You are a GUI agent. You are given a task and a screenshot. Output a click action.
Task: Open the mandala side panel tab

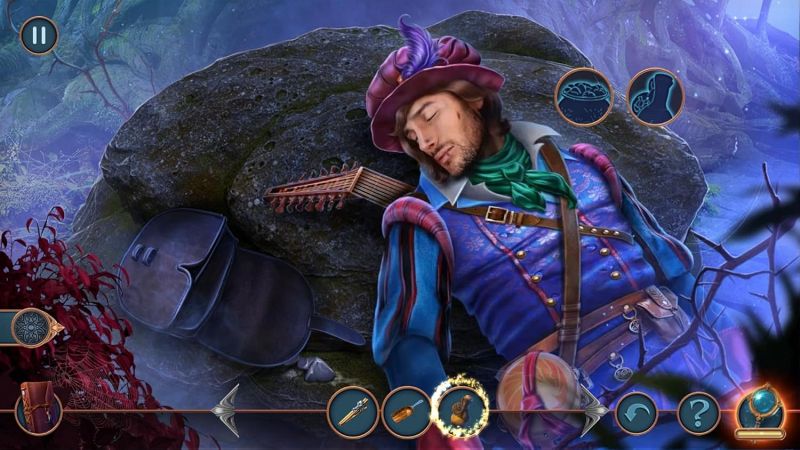click(32, 327)
